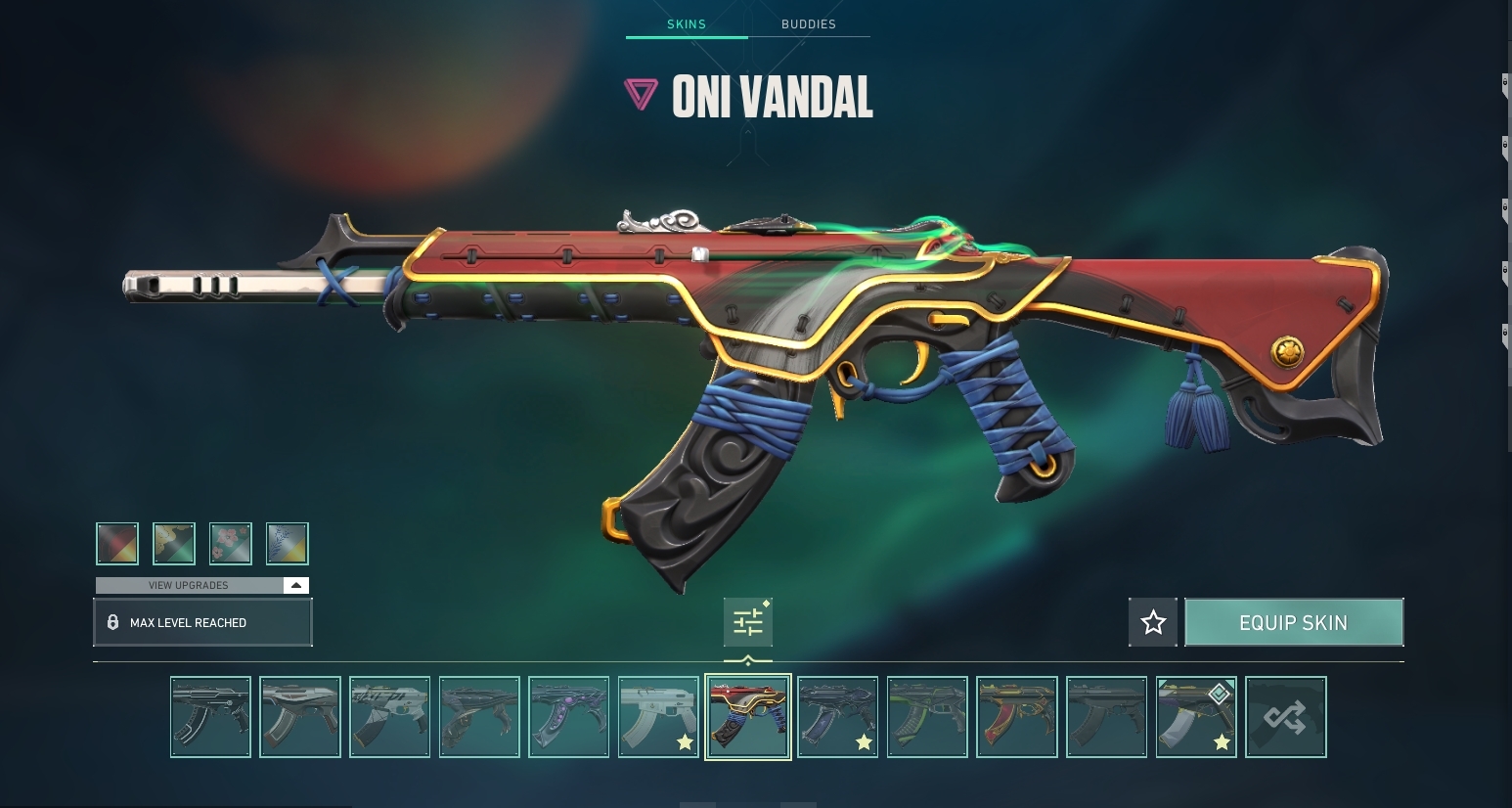Open the skin filter sliders button
The width and height of the screenshot is (1512, 808).
(x=748, y=623)
